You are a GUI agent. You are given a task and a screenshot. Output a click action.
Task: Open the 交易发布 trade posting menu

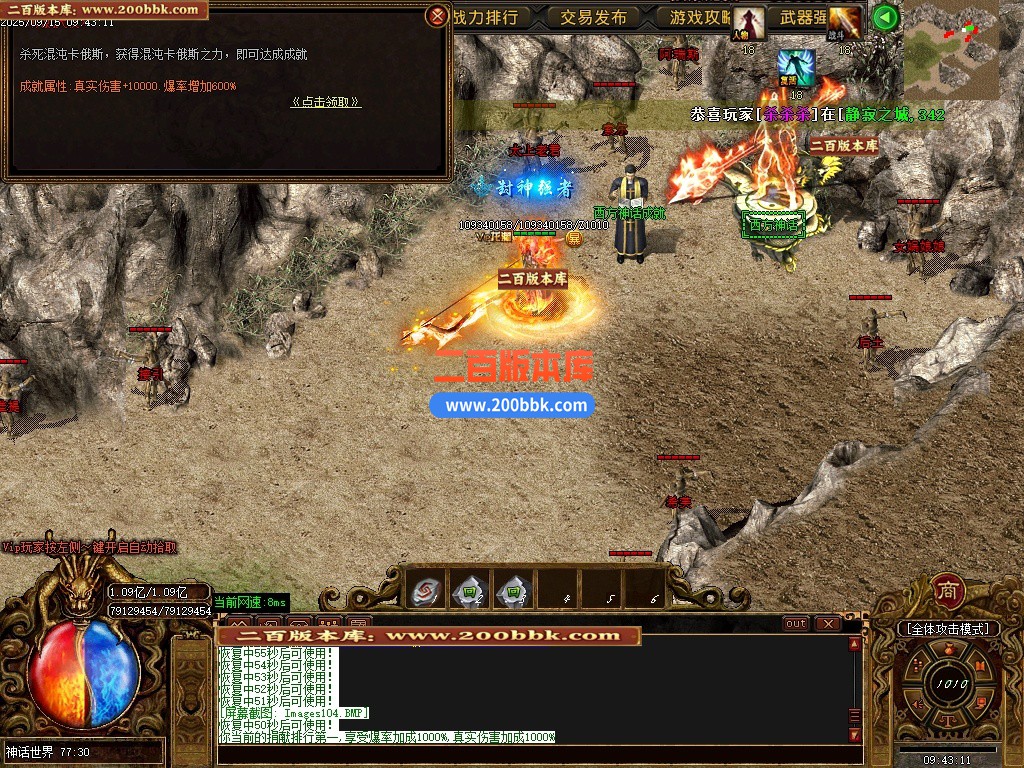[x=593, y=17]
